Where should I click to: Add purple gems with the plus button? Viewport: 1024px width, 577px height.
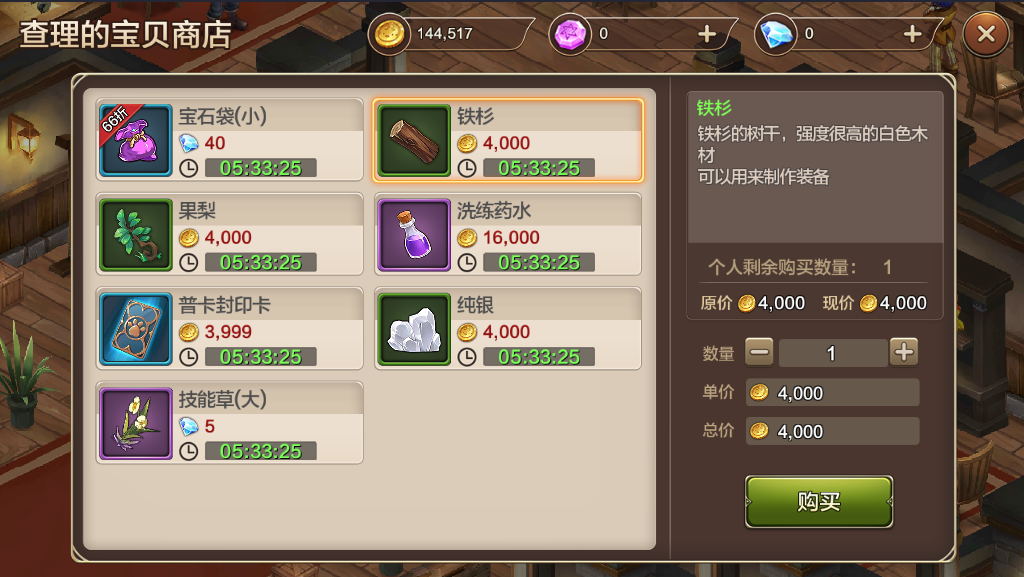(x=707, y=34)
